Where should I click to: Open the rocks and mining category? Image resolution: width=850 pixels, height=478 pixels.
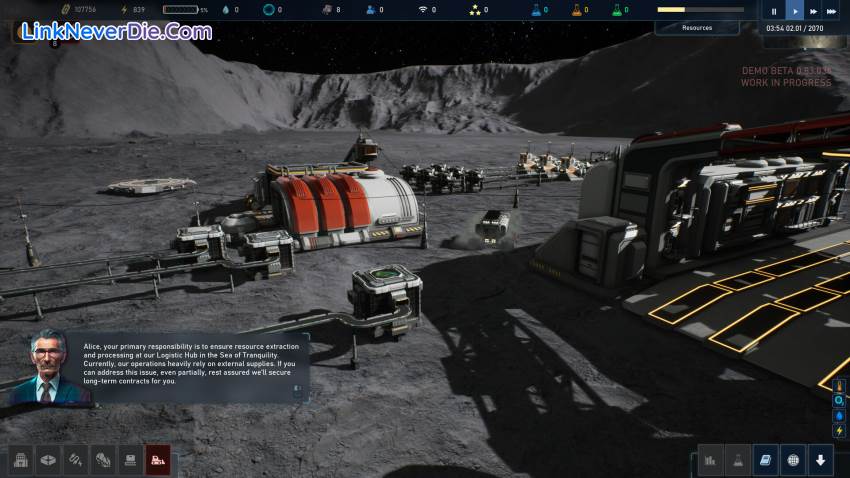(102, 460)
